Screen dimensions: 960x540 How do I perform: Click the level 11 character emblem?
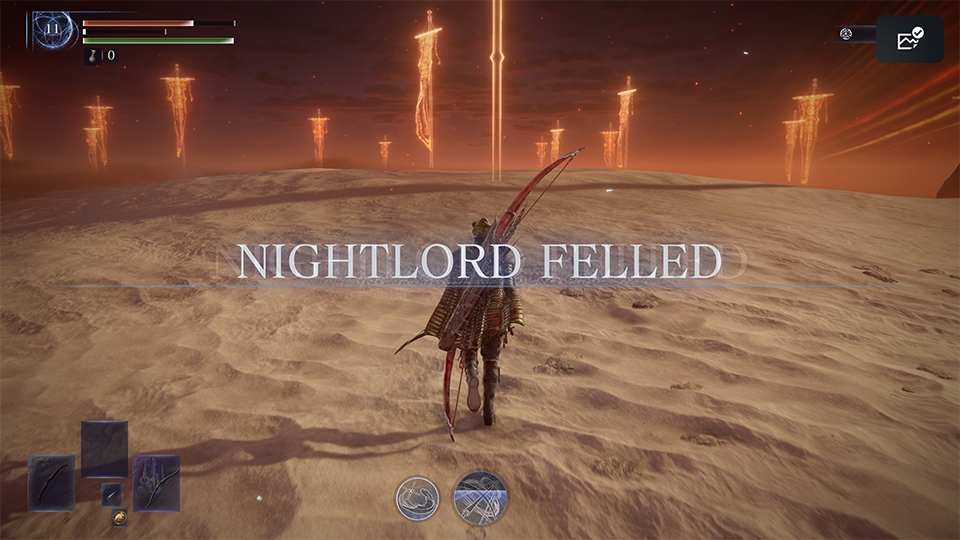(x=53, y=30)
